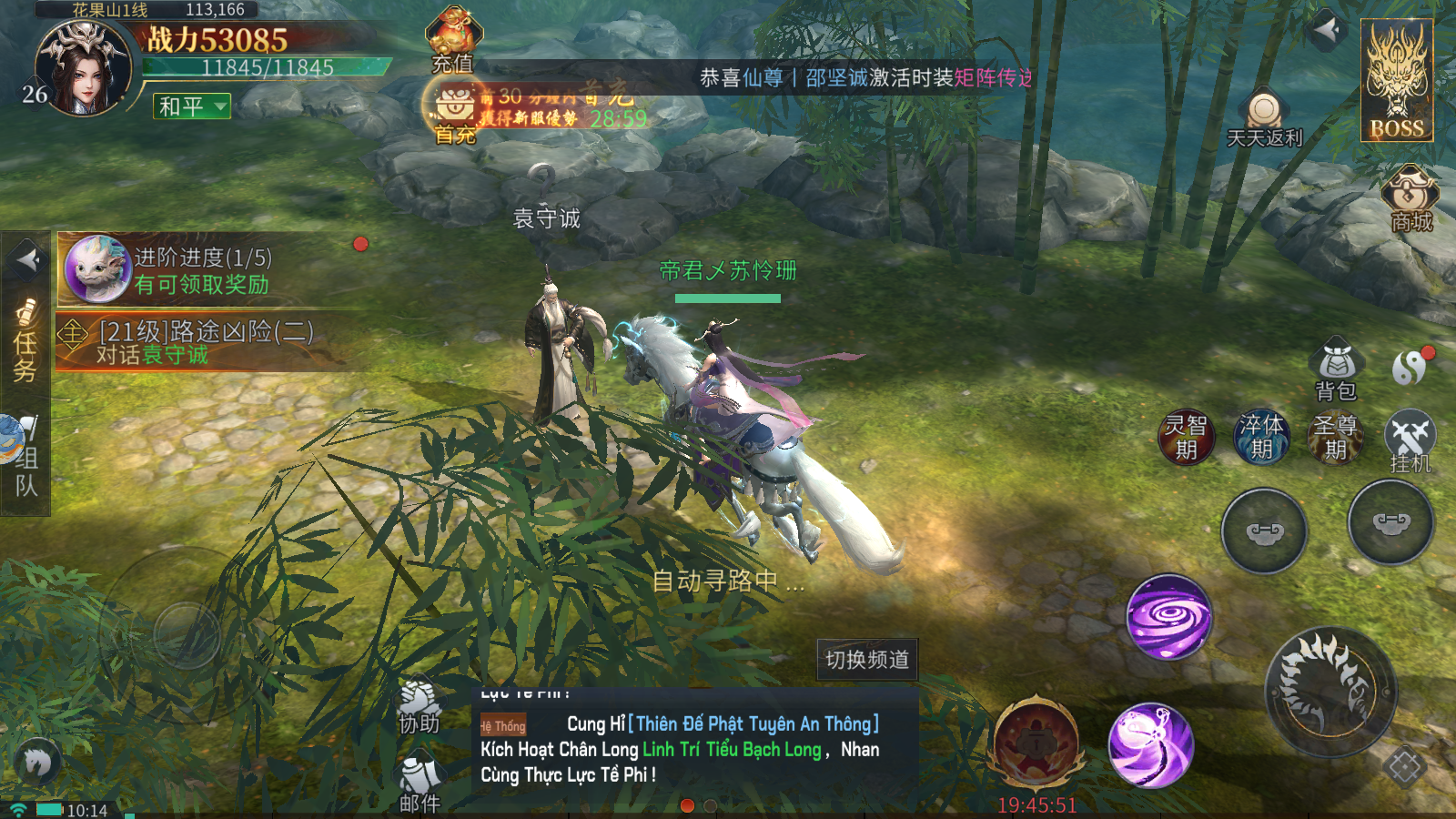
Task: Track the 路途凶险 main quest
Action: (x=205, y=342)
